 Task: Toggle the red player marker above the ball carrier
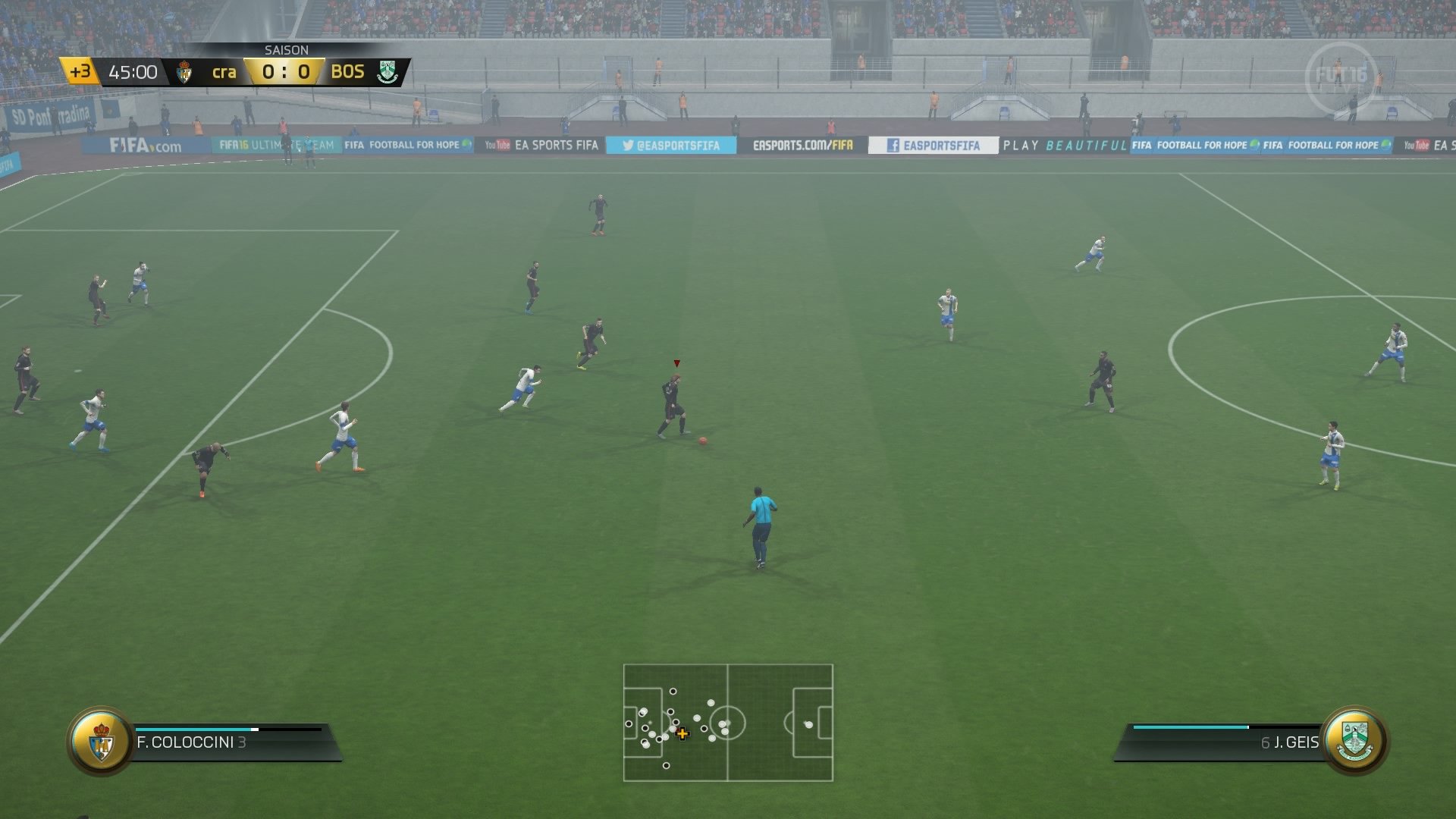point(676,363)
